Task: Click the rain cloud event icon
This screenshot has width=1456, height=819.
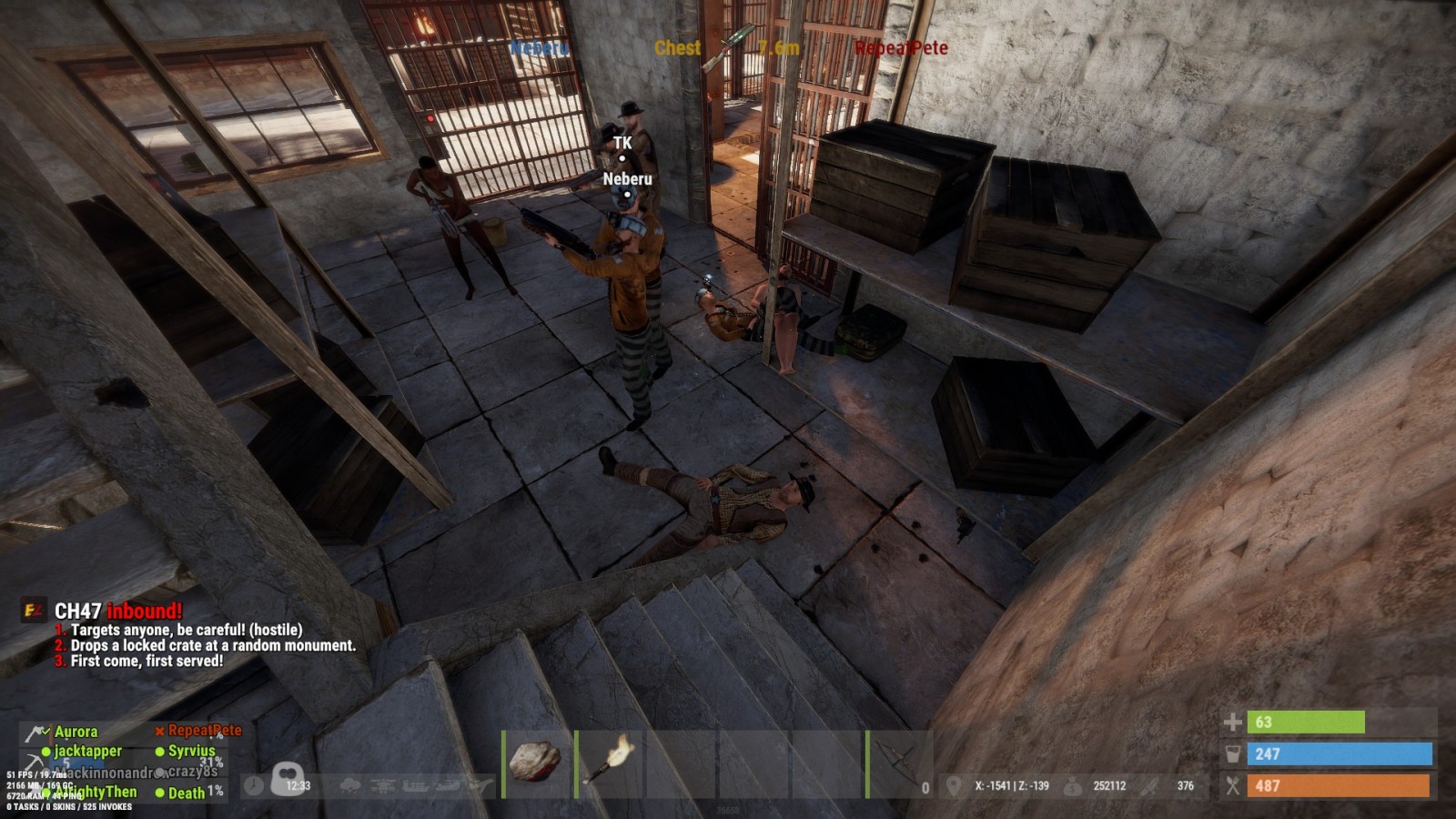Action: pos(349,785)
